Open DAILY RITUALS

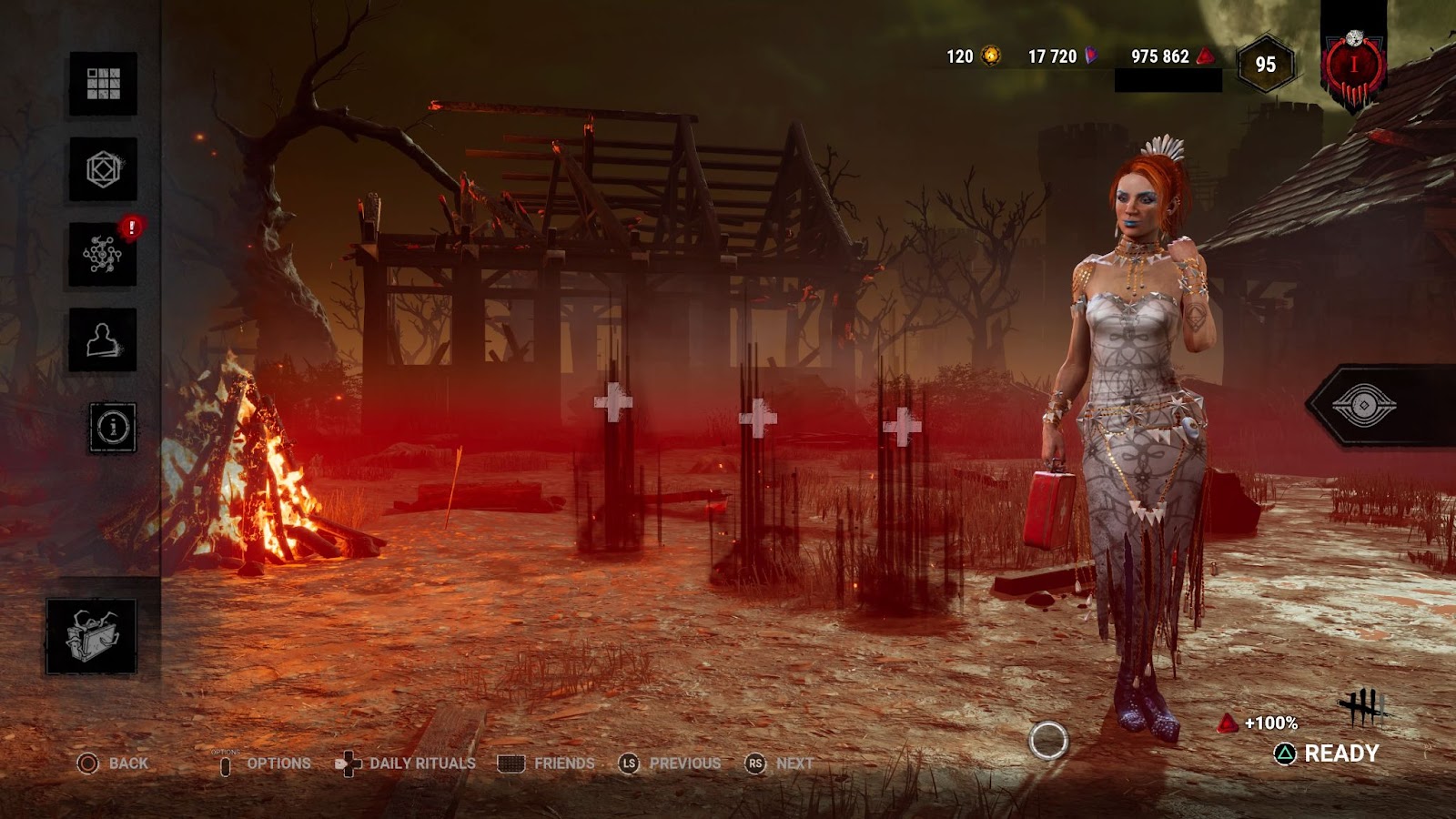pos(406,763)
